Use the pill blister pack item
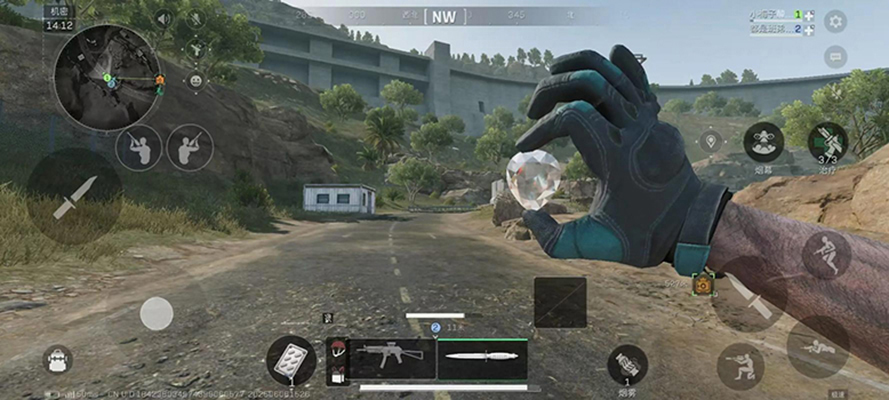This screenshot has width=889, height=400. 291,359
